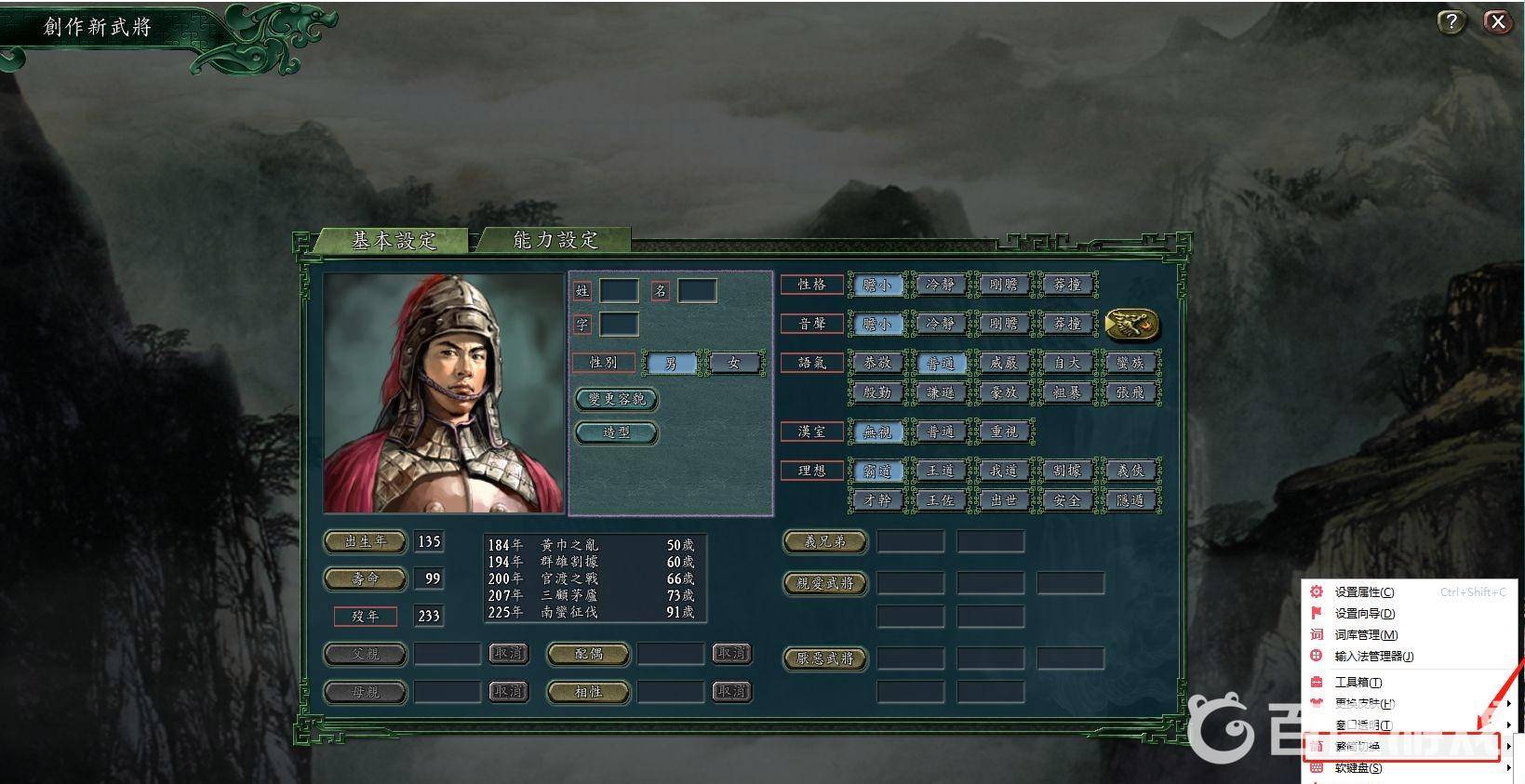
Task: Adjust the 壽命 lifespan button
Action: (365, 578)
